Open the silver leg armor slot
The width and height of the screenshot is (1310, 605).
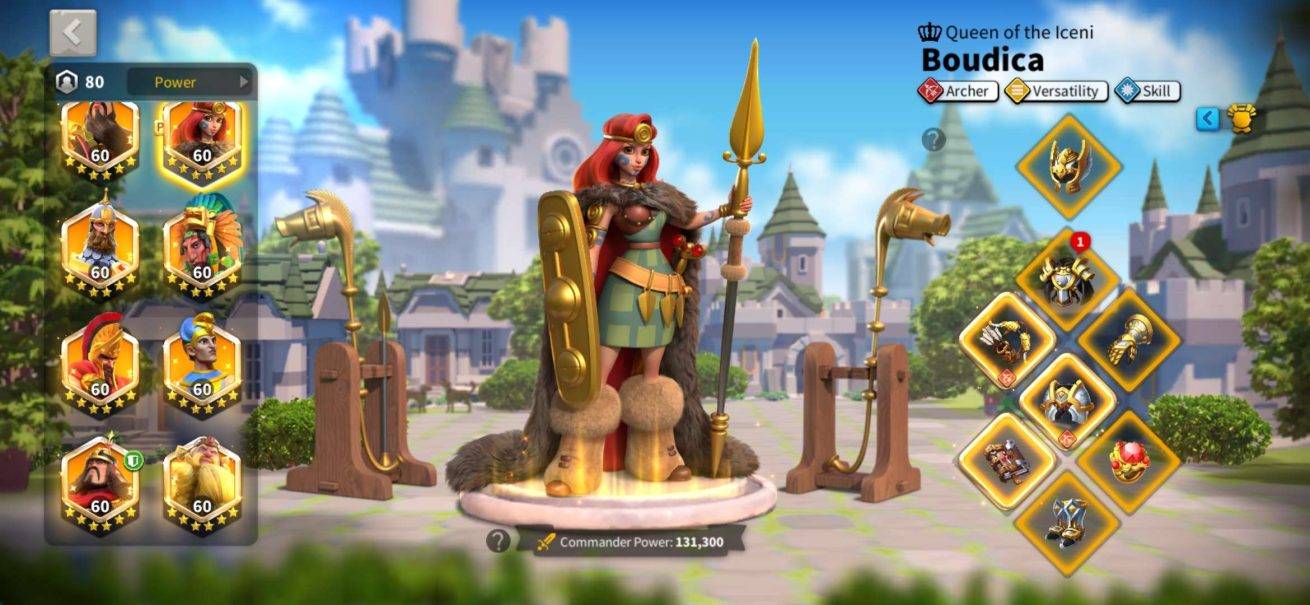pyautogui.click(x=1068, y=402)
